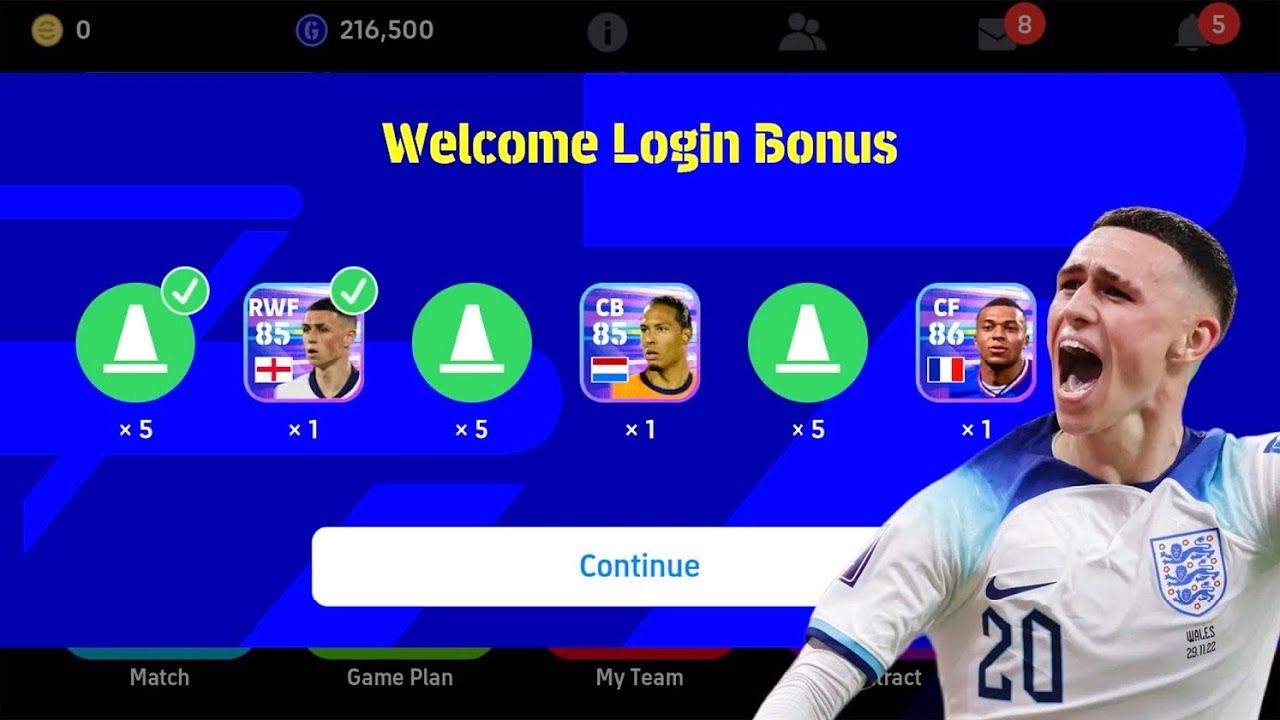1280x720 pixels.
Task: Switch to the Match tab
Action: coord(160,677)
